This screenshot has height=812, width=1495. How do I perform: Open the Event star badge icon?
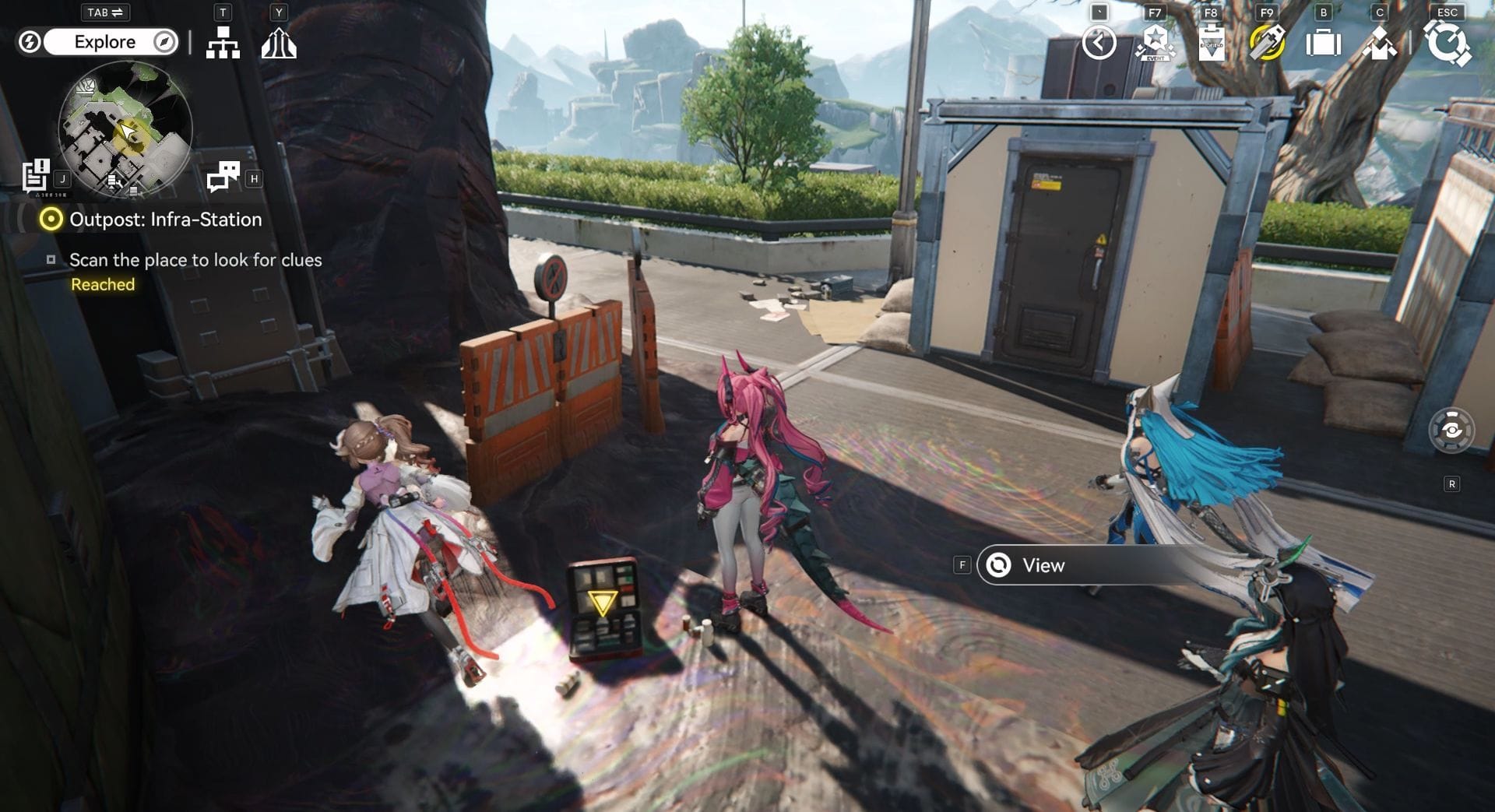(x=1155, y=43)
